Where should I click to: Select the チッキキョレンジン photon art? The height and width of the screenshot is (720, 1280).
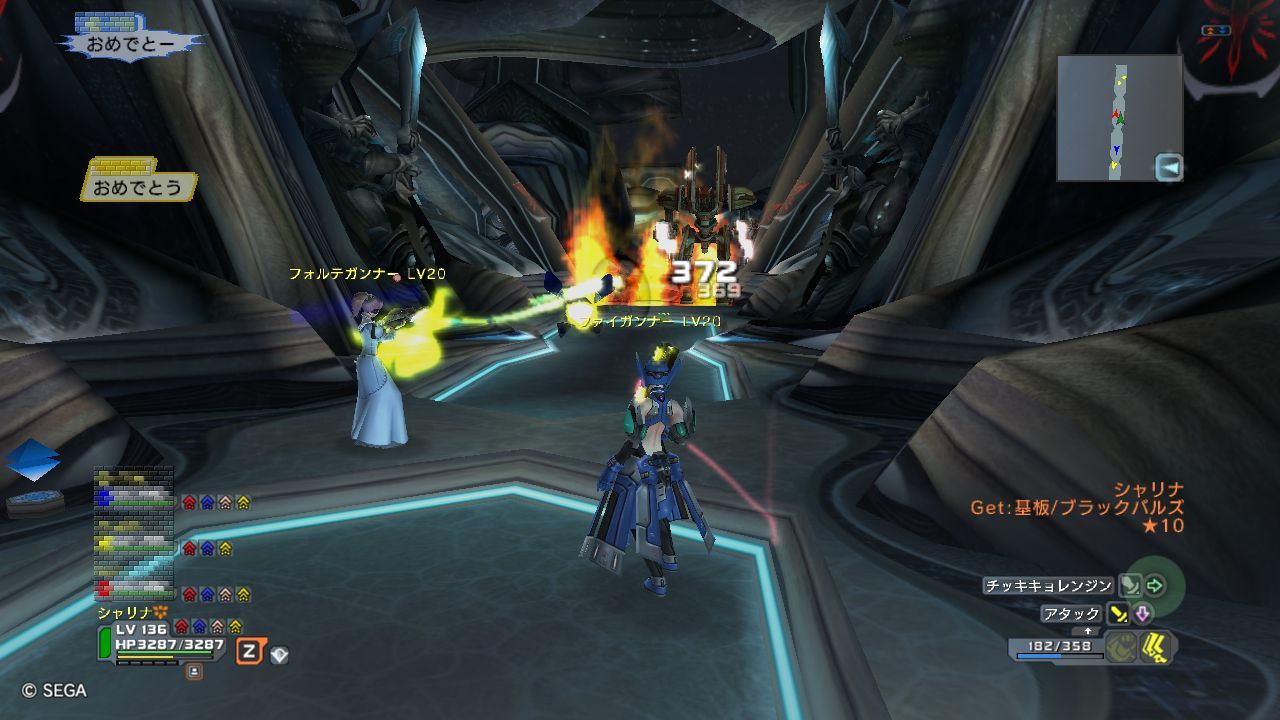(1048, 586)
